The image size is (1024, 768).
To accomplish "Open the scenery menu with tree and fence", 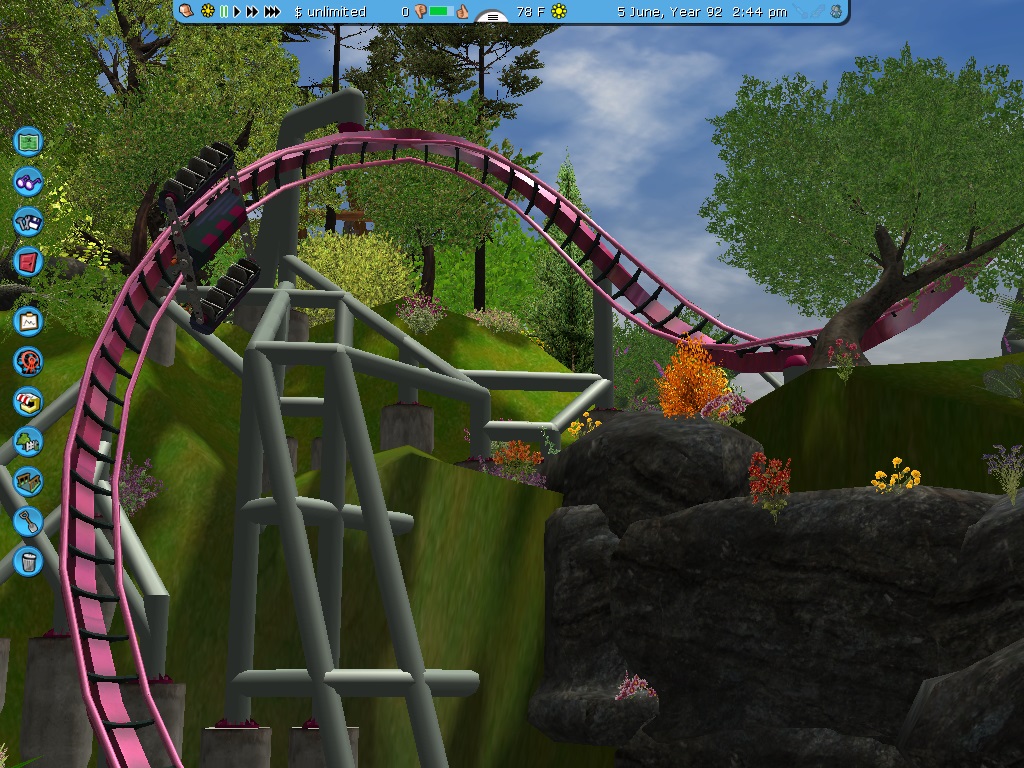I will point(29,441).
